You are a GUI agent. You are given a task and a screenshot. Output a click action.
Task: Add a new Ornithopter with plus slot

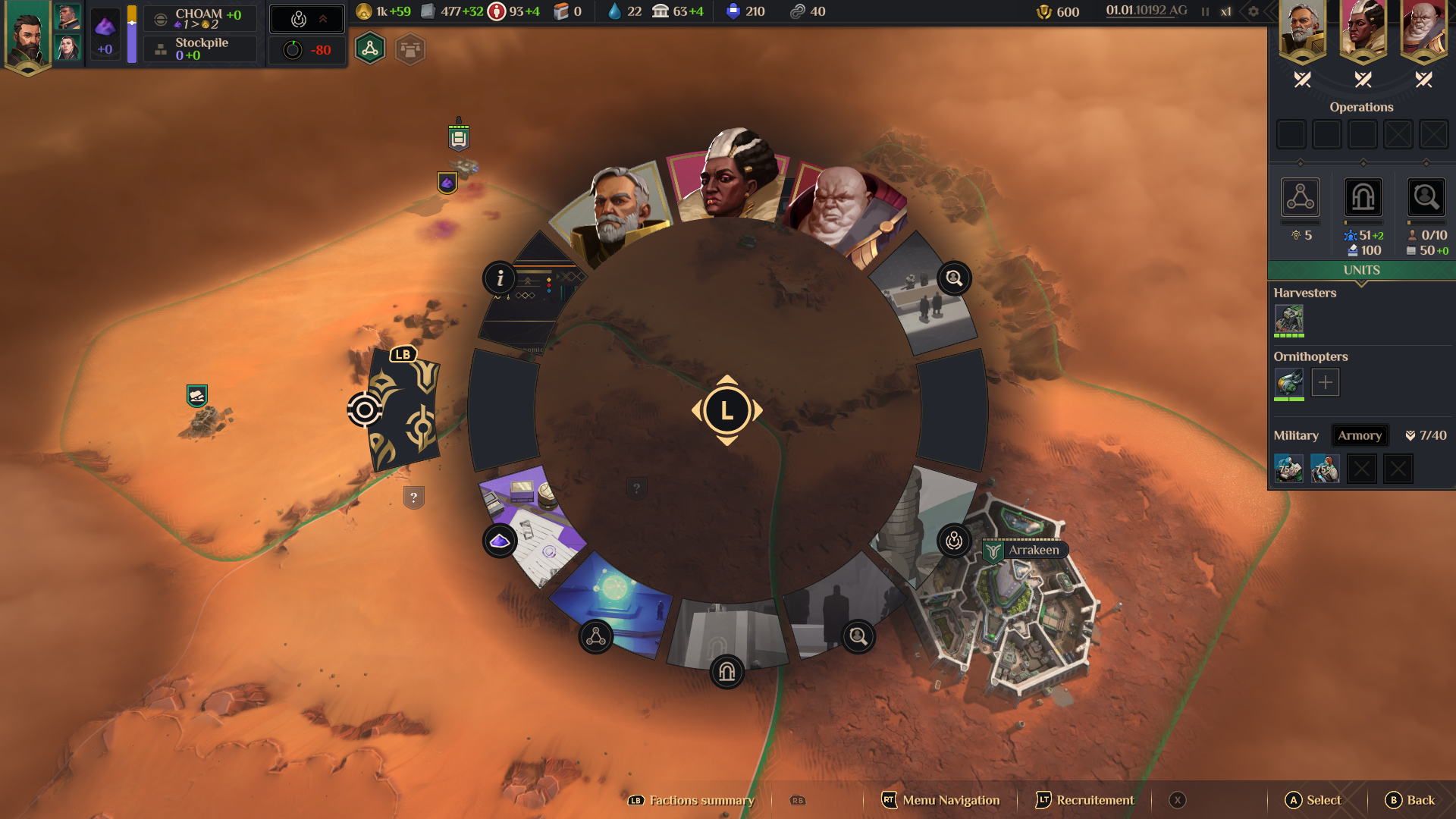[x=1325, y=382]
